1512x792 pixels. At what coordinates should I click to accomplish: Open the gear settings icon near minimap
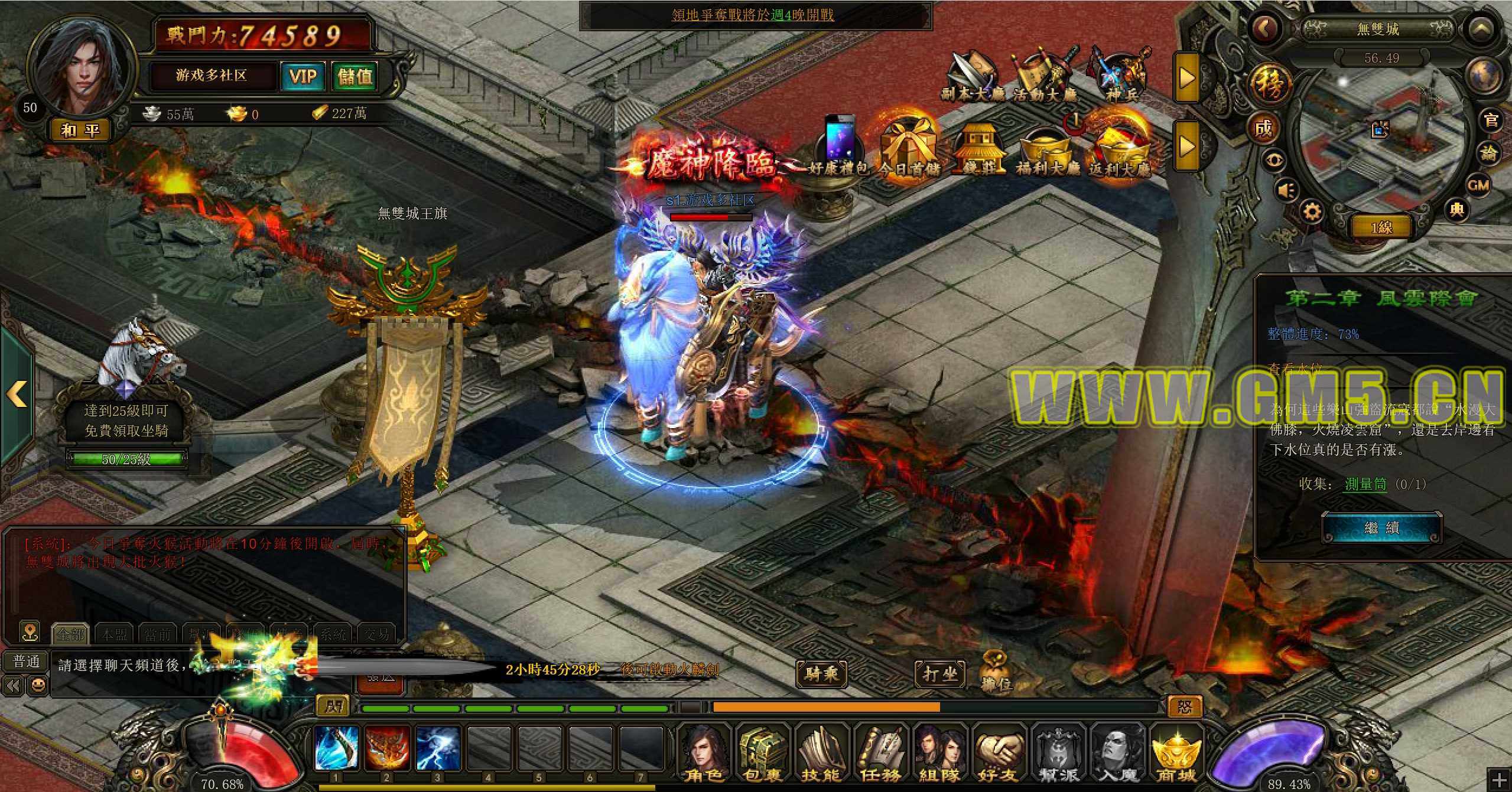click(x=1311, y=211)
